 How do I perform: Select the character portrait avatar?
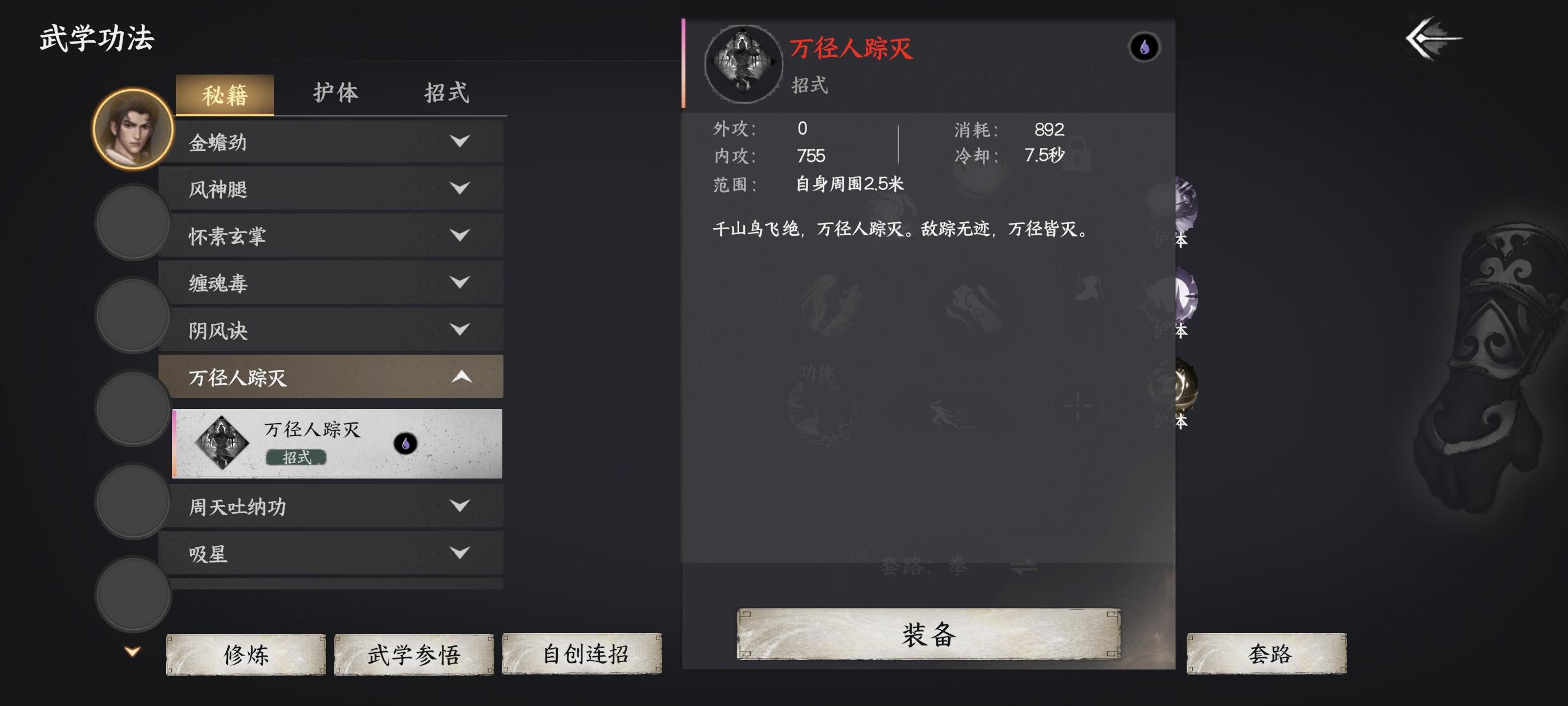[x=131, y=130]
